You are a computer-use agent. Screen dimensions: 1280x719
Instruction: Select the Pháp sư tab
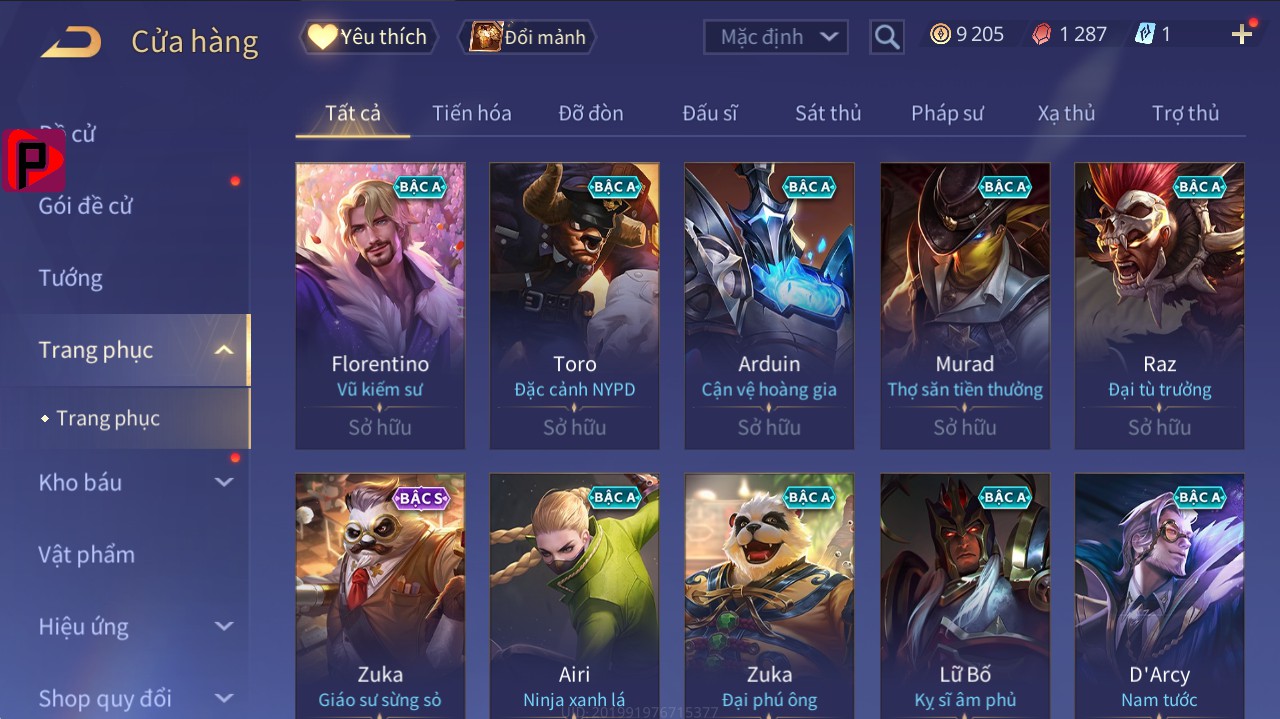tap(947, 113)
